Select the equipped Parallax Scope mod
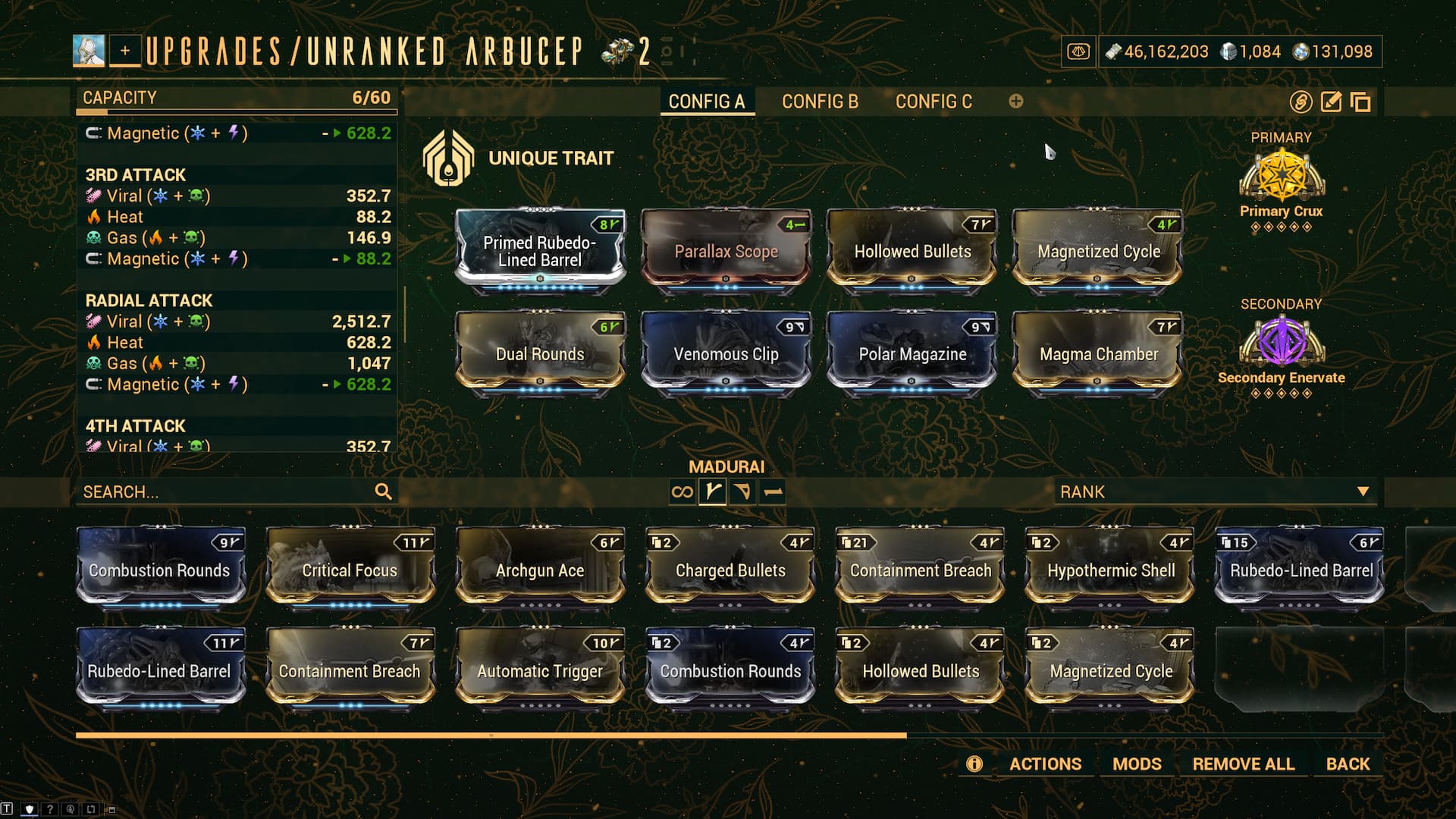 (726, 249)
